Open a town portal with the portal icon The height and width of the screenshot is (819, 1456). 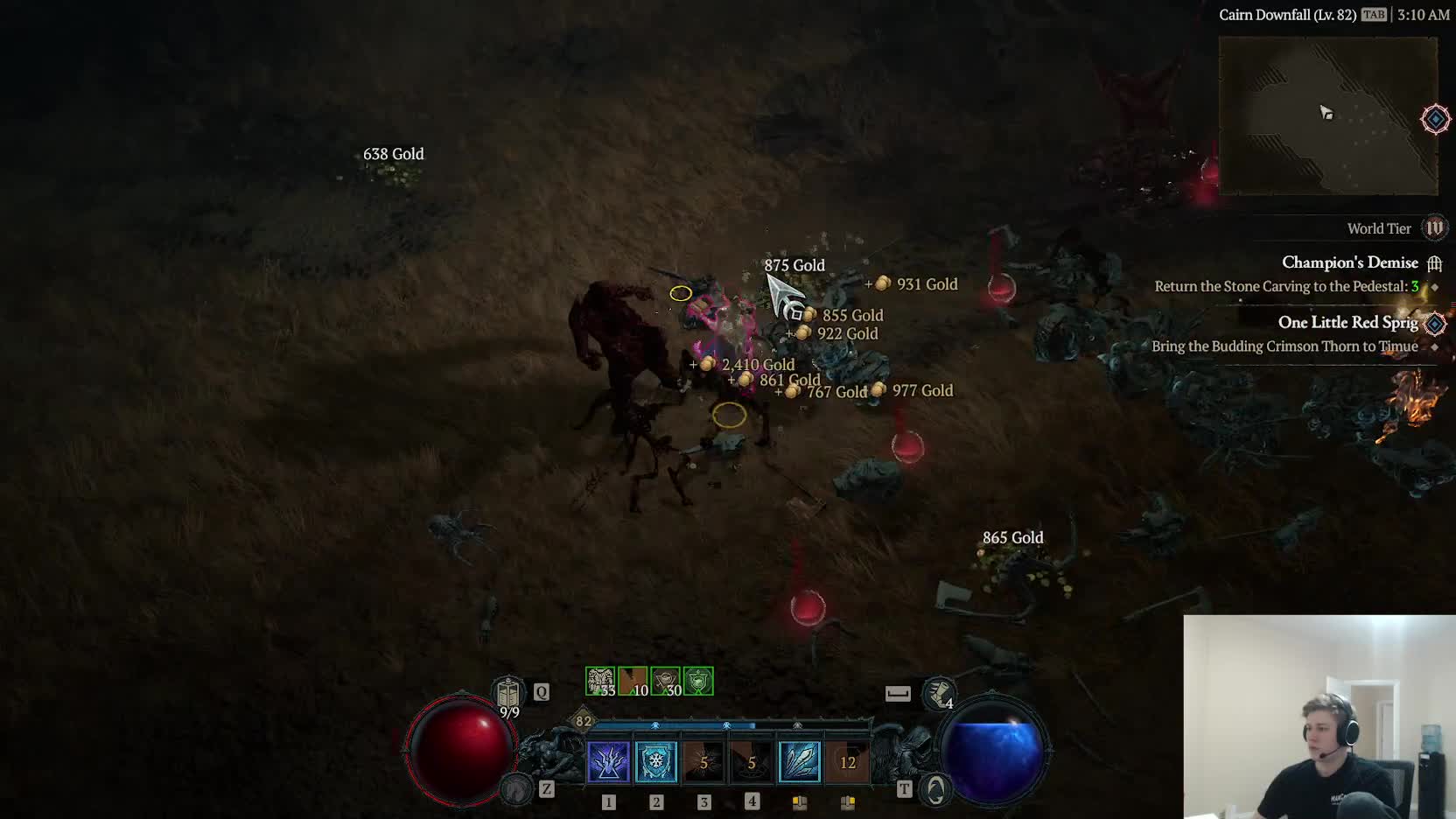[x=935, y=790]
